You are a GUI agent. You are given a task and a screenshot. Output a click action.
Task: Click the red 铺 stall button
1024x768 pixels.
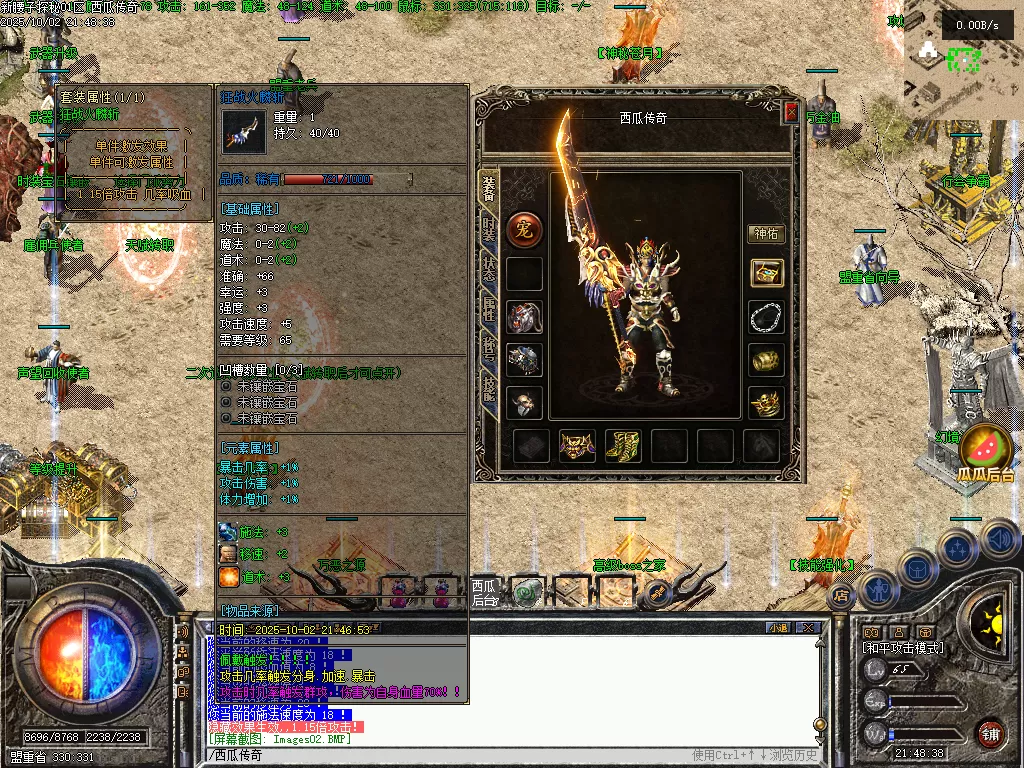(990, 733)
